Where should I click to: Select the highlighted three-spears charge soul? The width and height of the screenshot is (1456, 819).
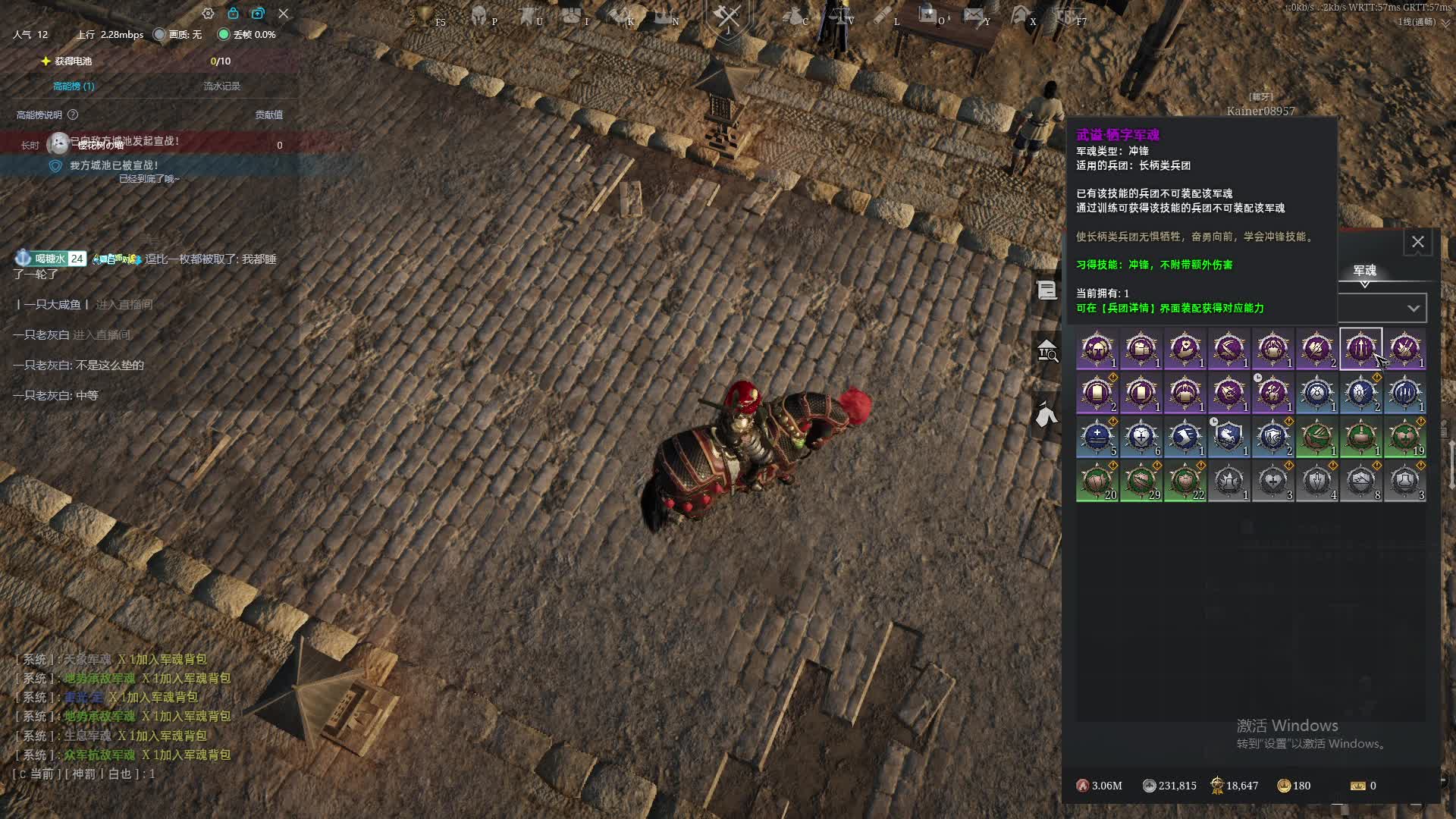click(x=1360, y=350)
